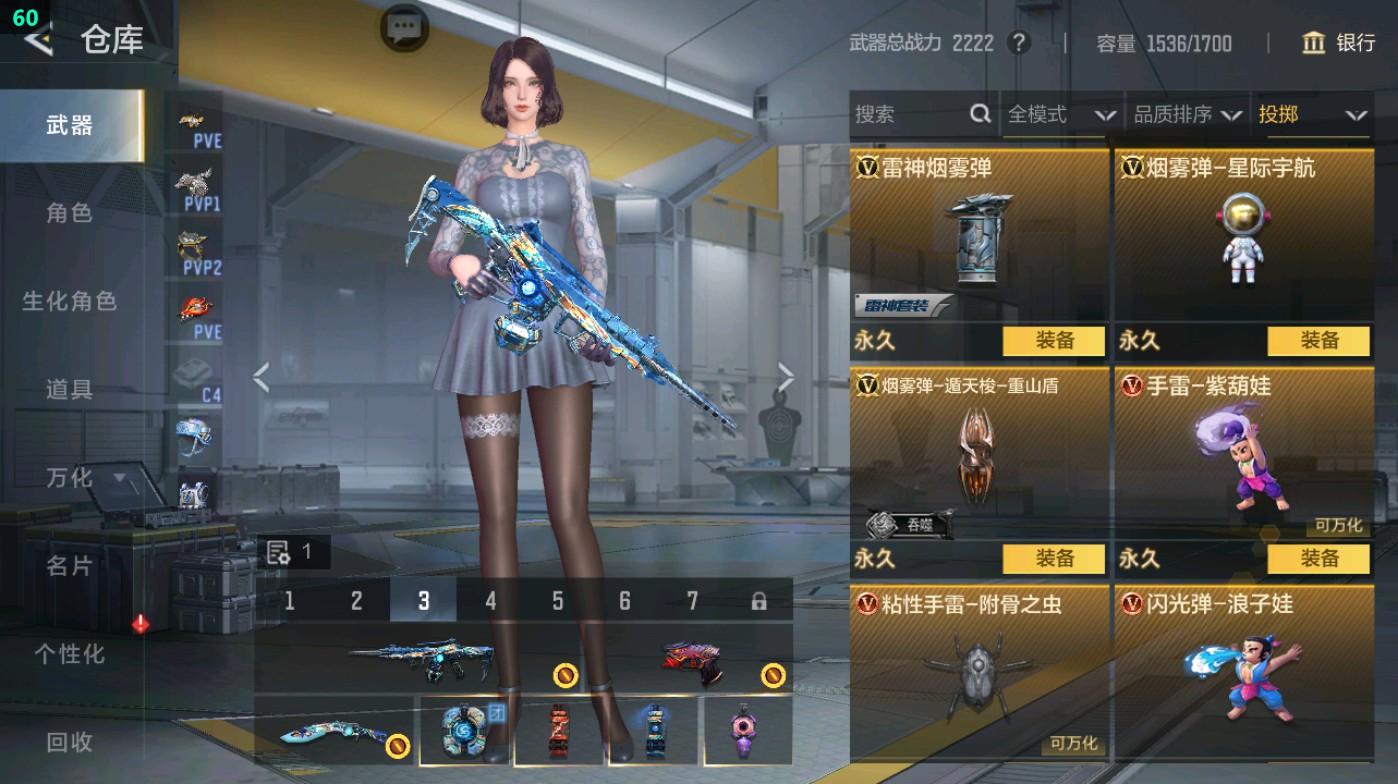
Task: Switch to the 角色 tab in the sidebar
Action: tap(70, 213)
